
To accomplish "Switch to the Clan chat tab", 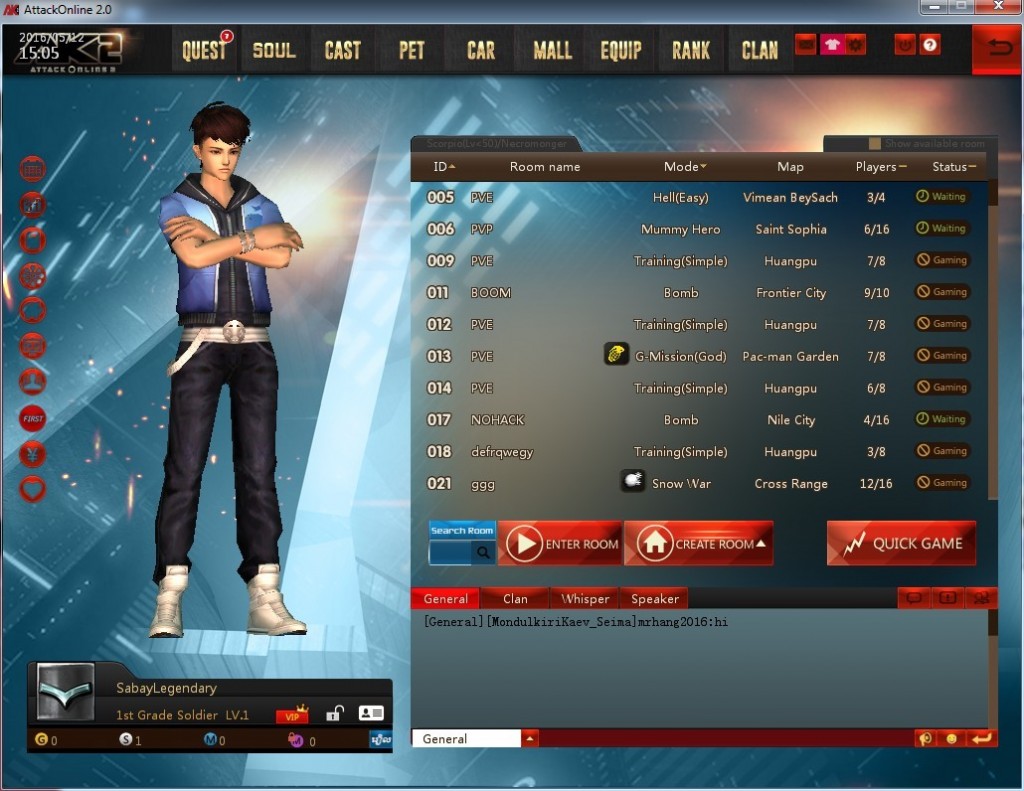I will click(515, 599).
